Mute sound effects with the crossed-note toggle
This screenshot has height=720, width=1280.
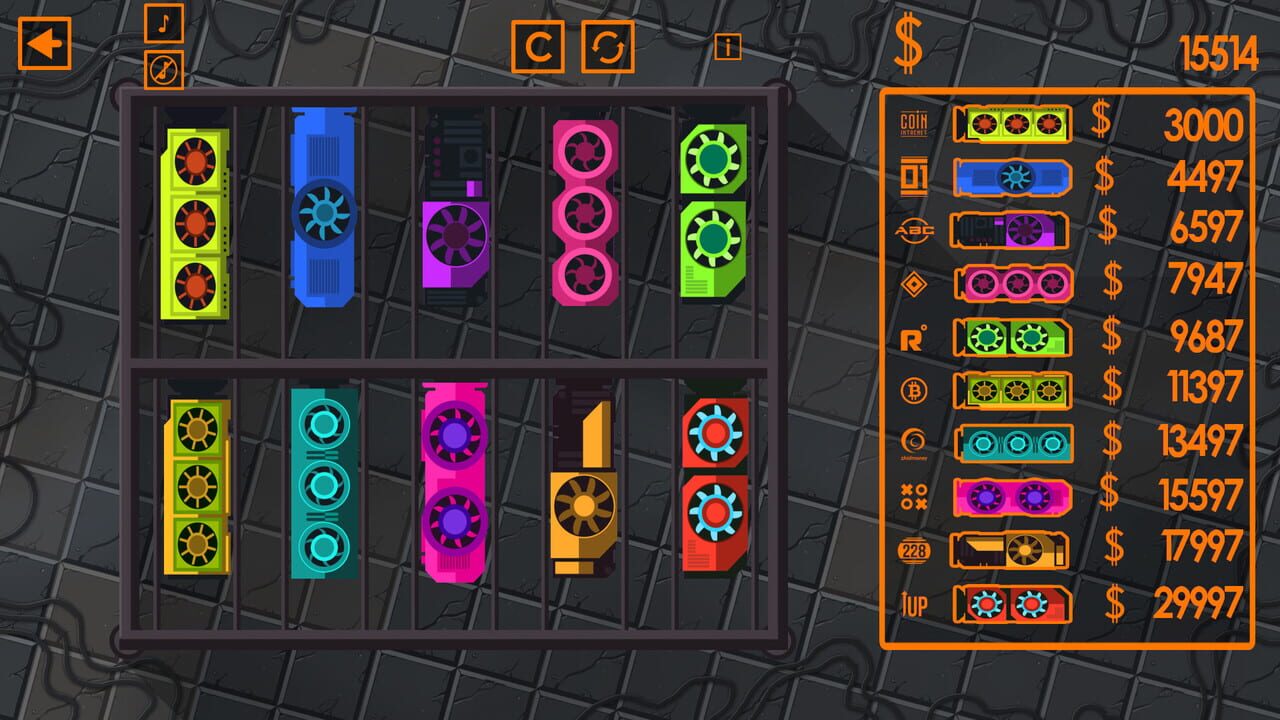166,70
